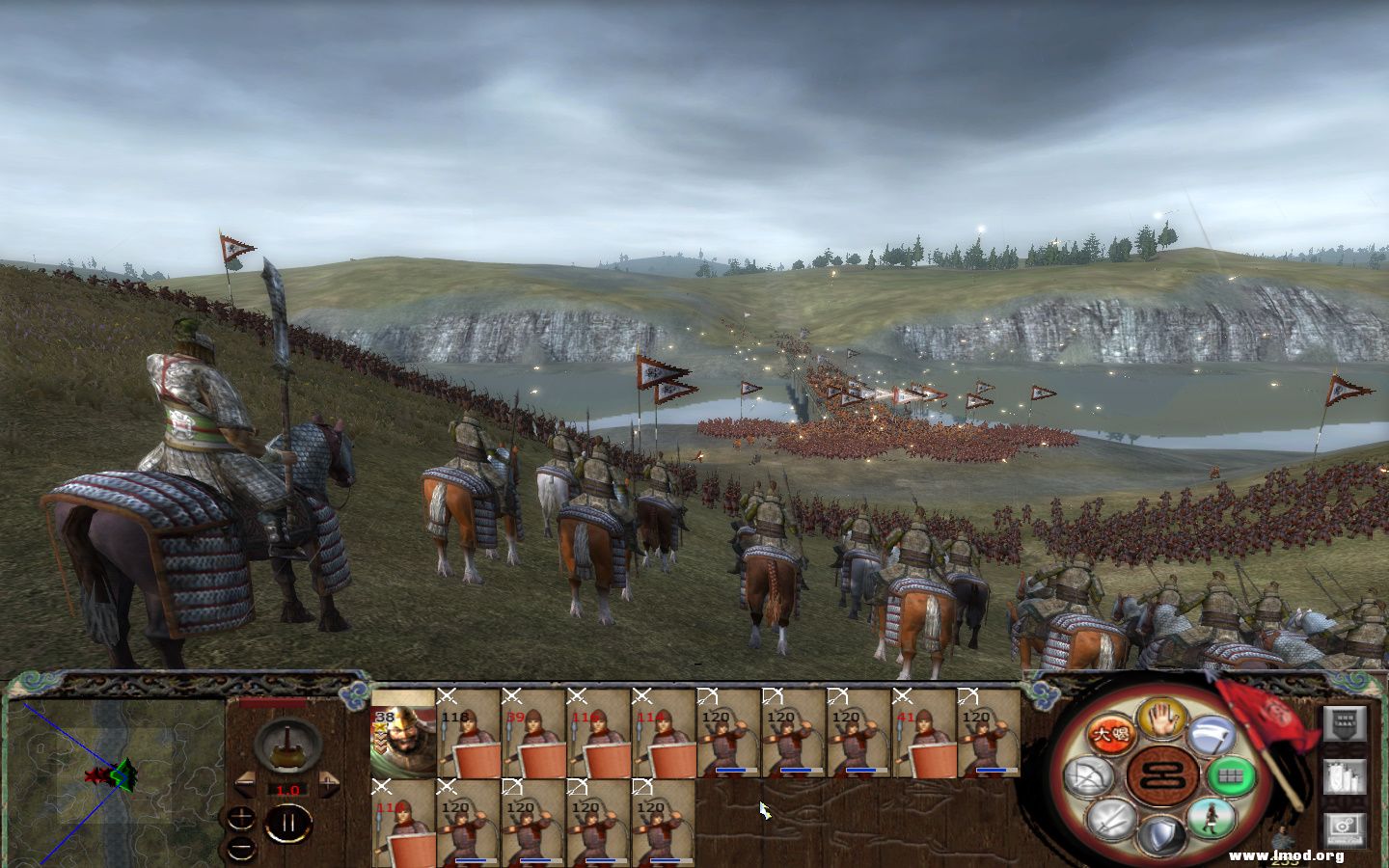Select the halberd weapon icon on radial menu

pyautogui.click(x=1210, y=735)
